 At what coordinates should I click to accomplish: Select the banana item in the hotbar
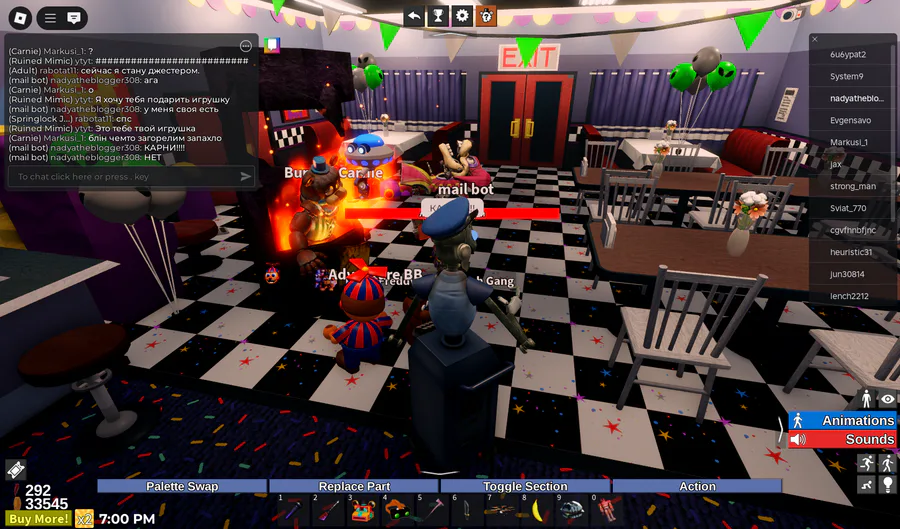(x=539, y=512)
